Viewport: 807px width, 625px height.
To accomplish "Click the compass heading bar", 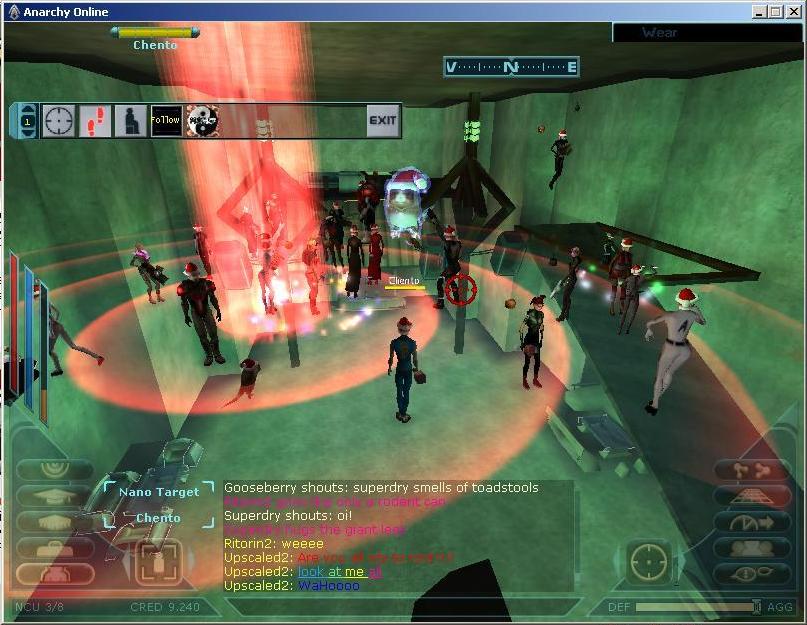I will (x=511, y=67).
